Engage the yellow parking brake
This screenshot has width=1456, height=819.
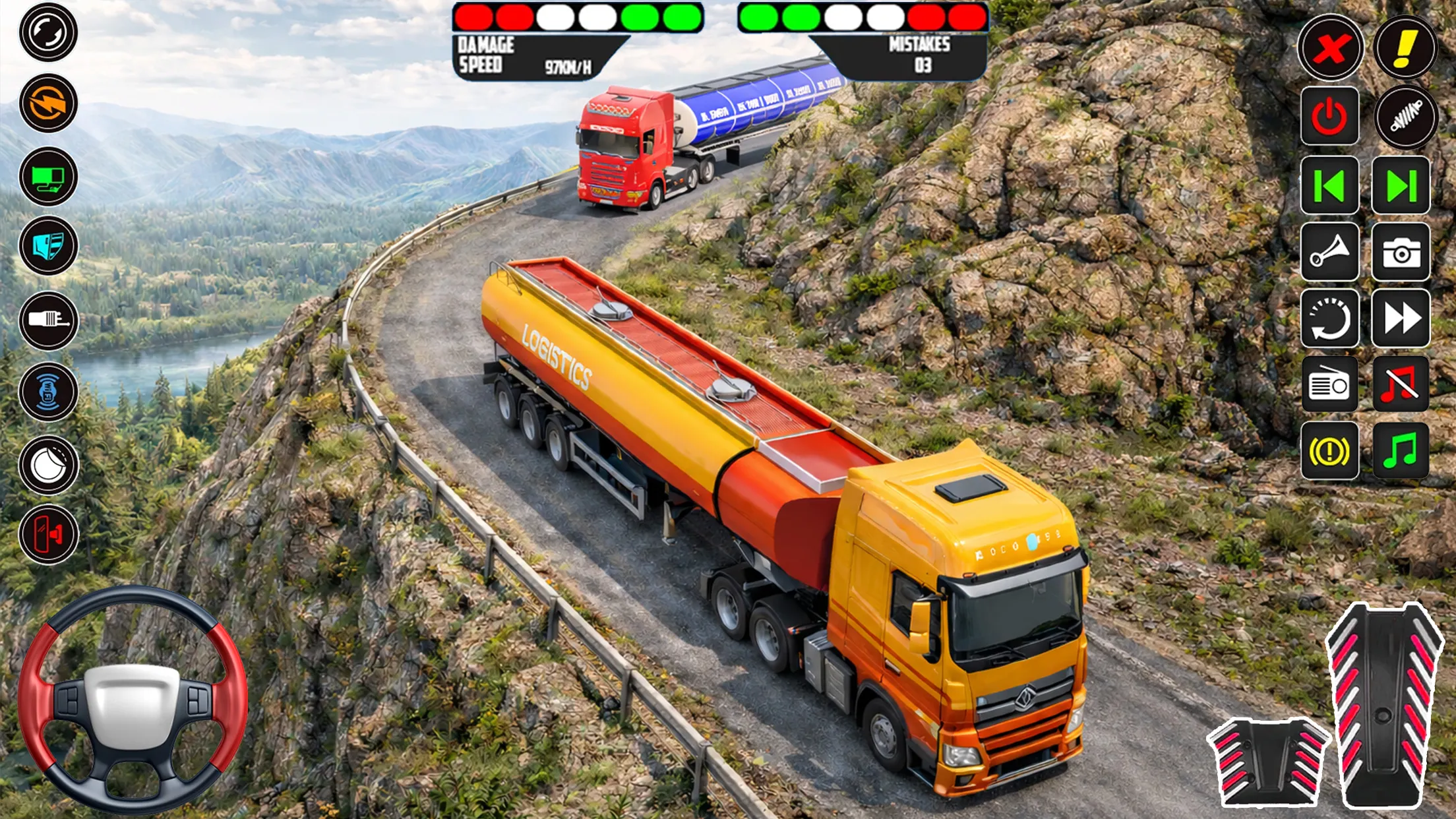coord(1329,448)
